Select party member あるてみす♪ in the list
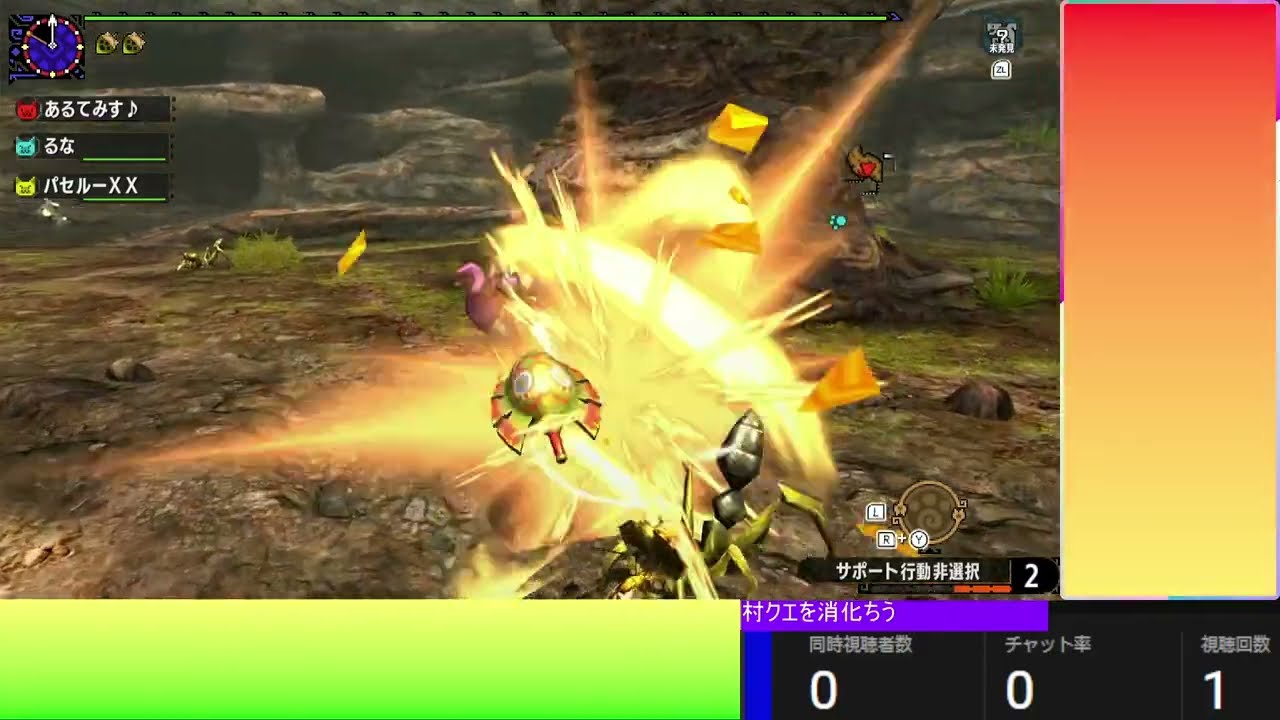This screenshot has width=1280, height=720. 90,109
